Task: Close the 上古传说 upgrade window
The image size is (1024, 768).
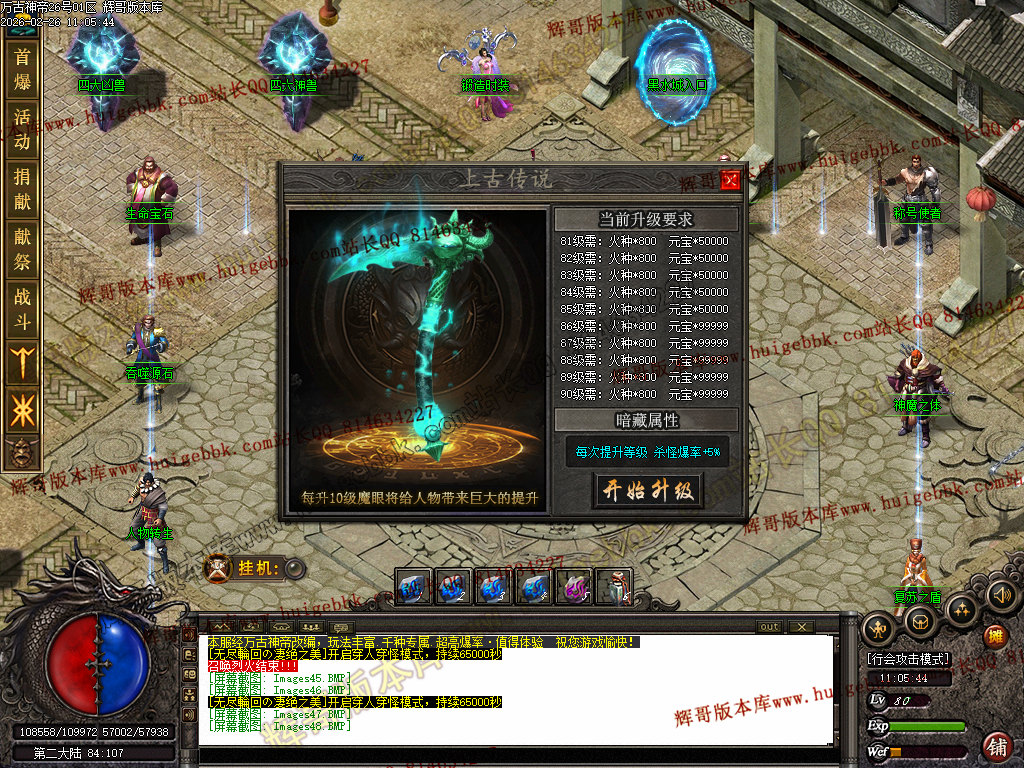Action: pyautogui.click(x=730, y=180)
